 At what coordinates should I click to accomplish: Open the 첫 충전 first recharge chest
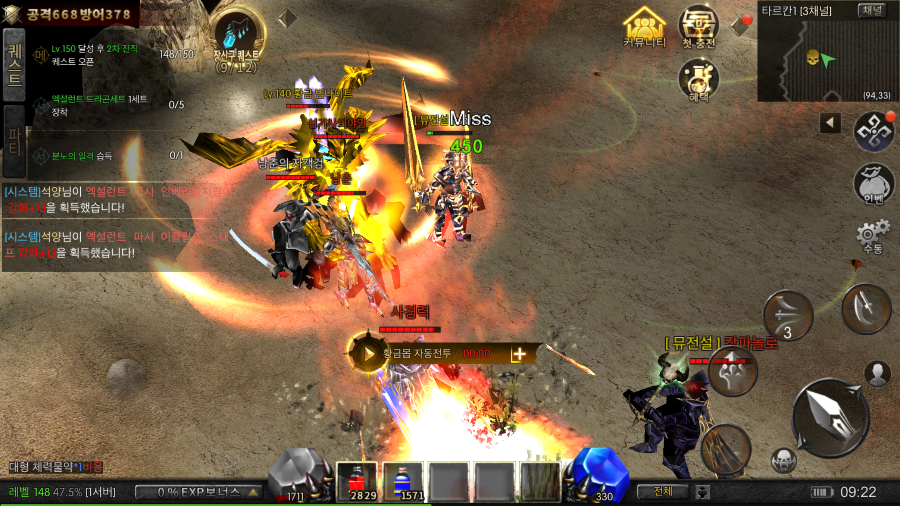(x=699, y=27)
